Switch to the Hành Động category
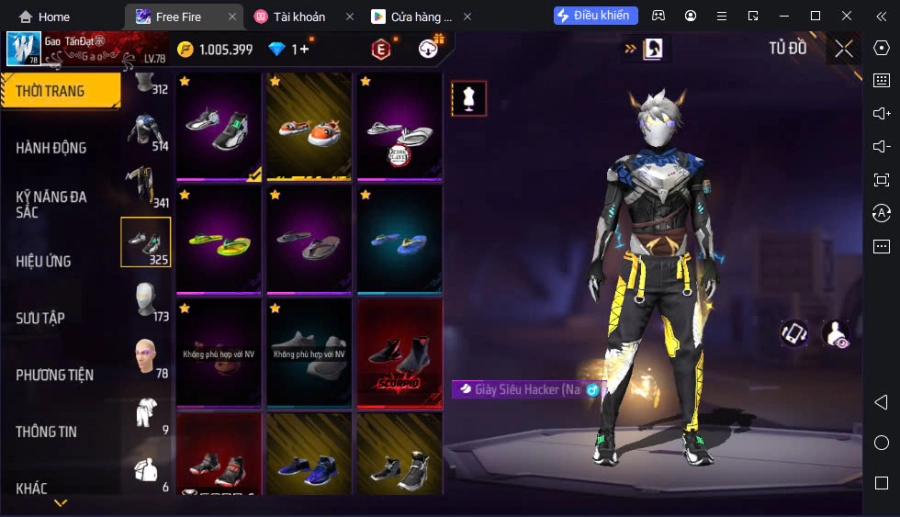The width and height of the screenshot is (900, 517). (x=52, y=148)
